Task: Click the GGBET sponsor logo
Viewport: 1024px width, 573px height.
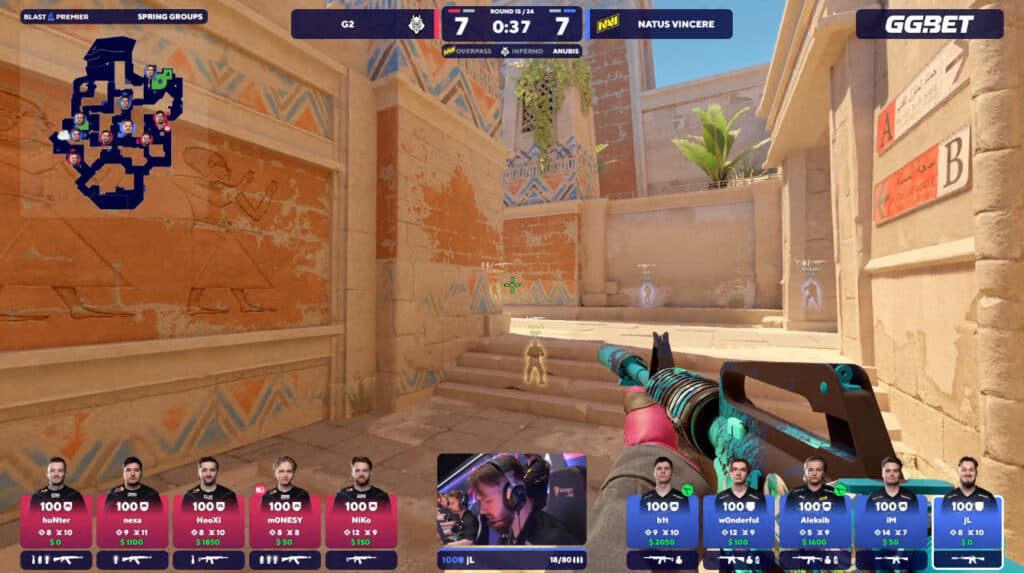Action: point(929,24)
